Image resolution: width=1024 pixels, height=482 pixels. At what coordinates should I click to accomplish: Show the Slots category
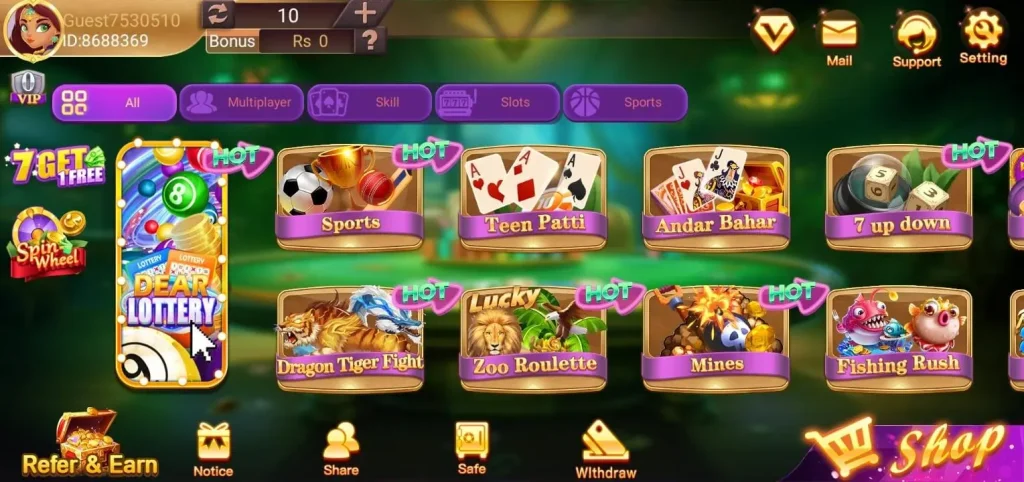(x=497, y=102)
